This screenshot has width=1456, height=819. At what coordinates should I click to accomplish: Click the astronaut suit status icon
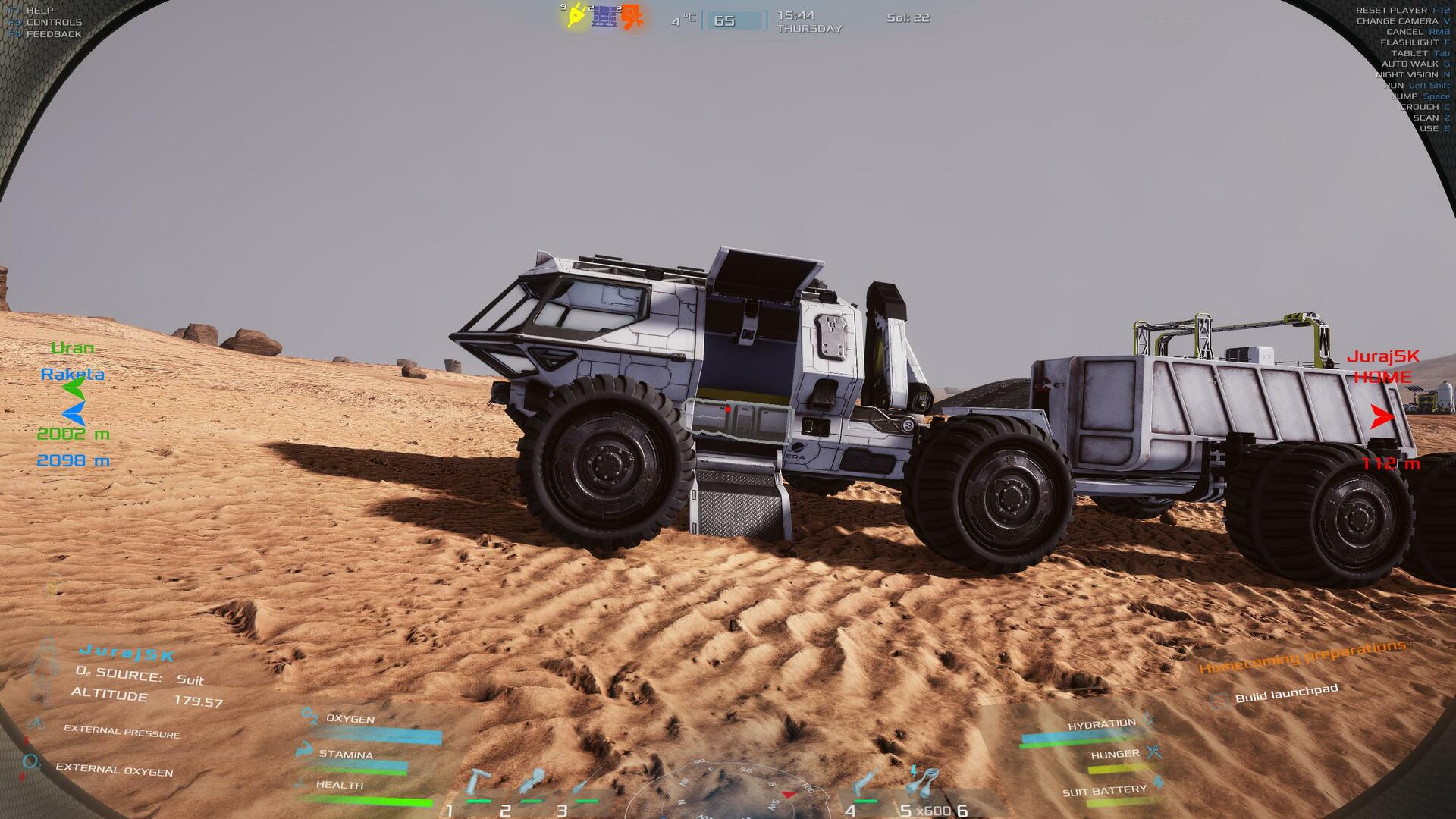coord(45,671)
